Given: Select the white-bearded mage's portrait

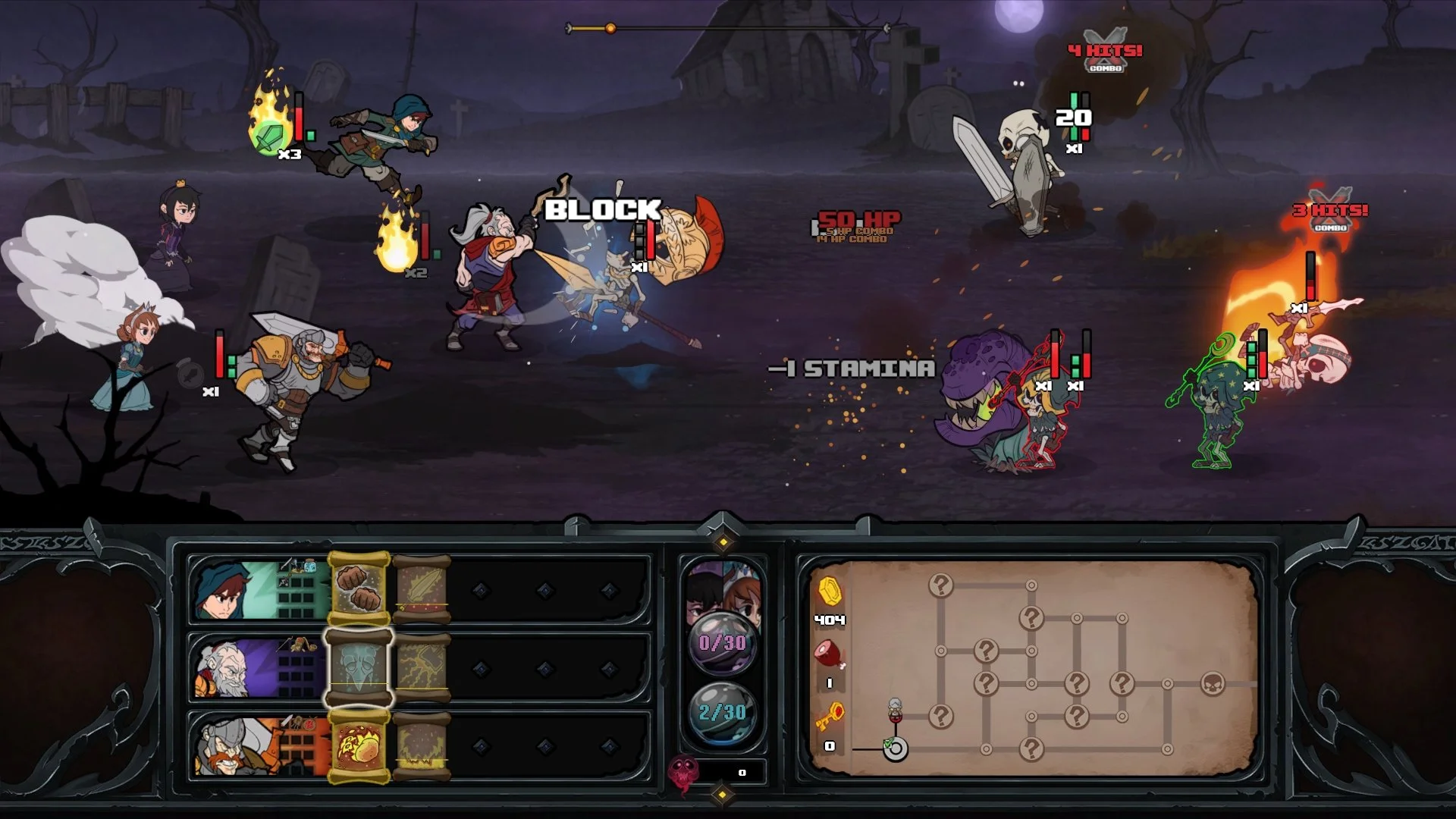Looking at the screenshot, I should coord(224,666).
